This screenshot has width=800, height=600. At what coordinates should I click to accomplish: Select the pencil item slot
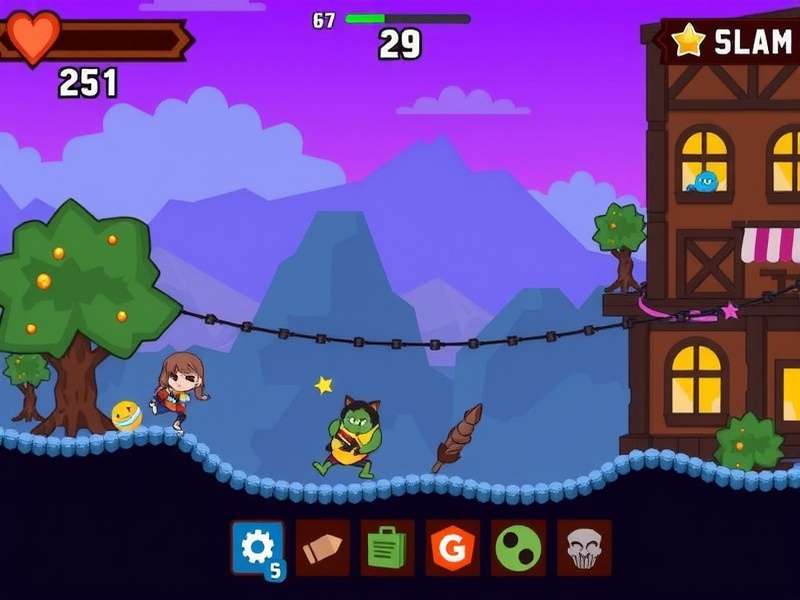coord(323,547)
